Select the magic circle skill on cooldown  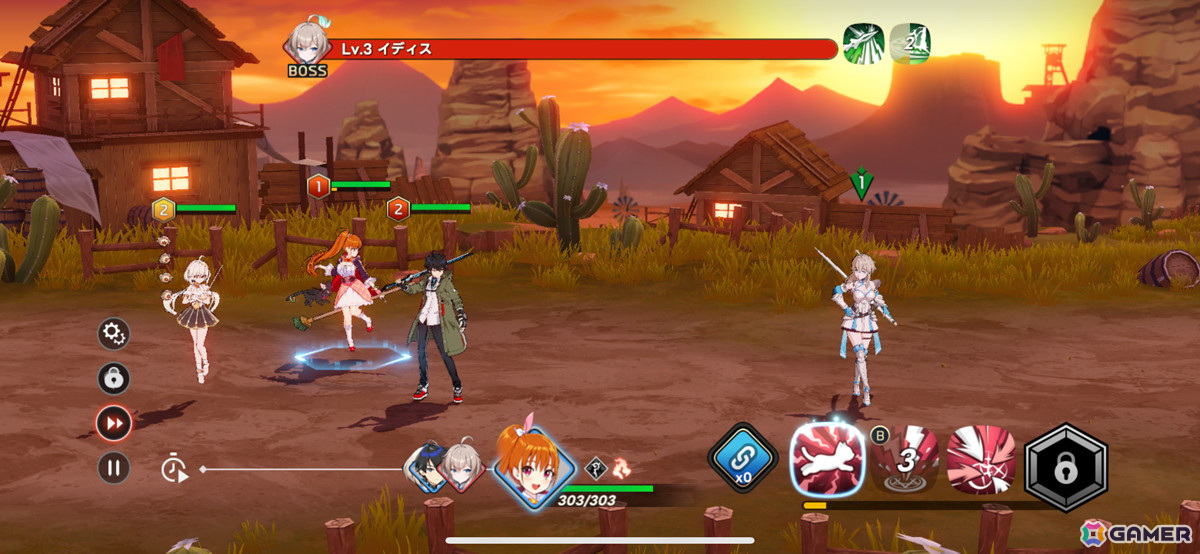point(905,459)
